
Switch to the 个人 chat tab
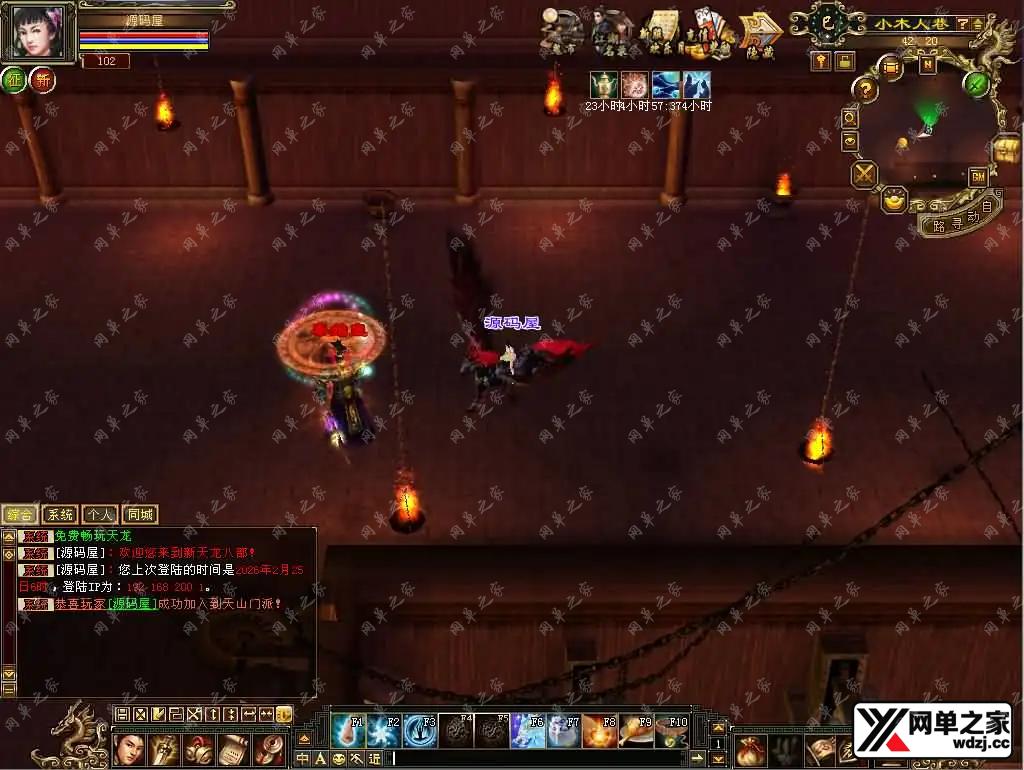pyautogui.click(x=100, y=515)
